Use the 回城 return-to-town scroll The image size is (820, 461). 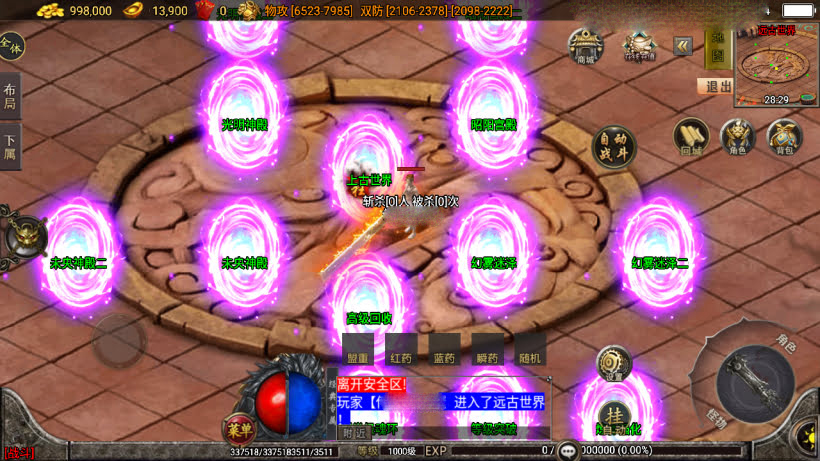(x=691, y=137)
